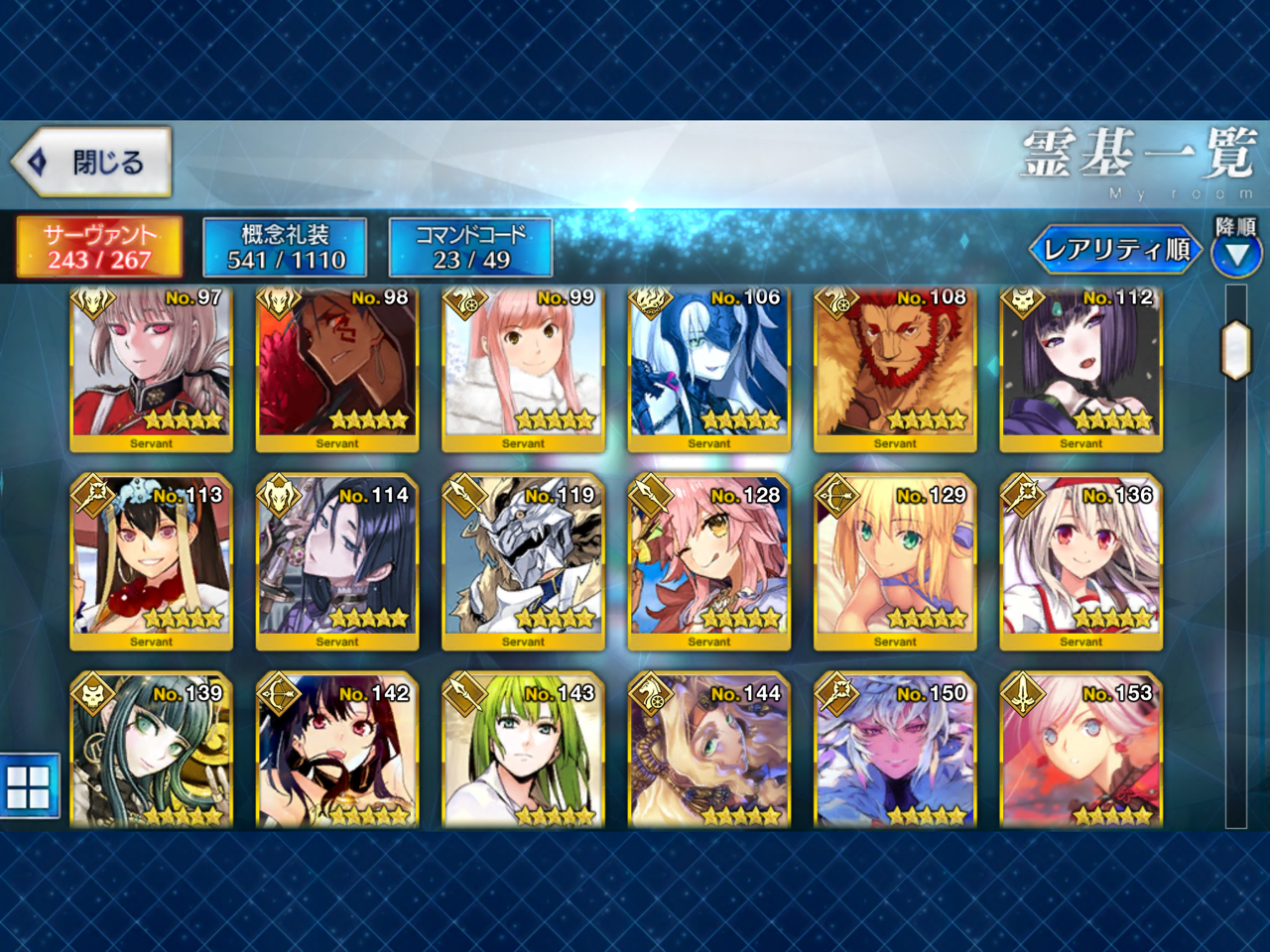The width and height of the screenshot is (1270, 952).
Task: Open the 概念礼装 tab
Action: pos(286,247)
